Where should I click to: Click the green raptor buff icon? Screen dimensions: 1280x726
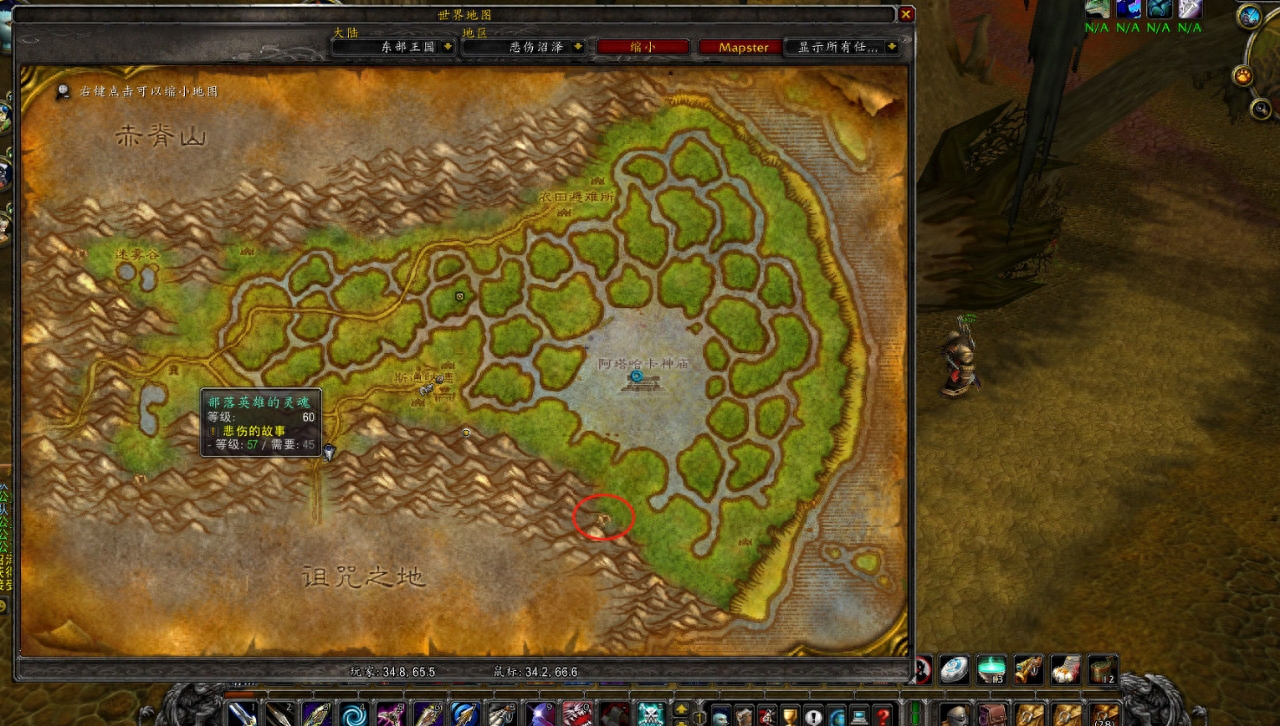click(1098, 8)
